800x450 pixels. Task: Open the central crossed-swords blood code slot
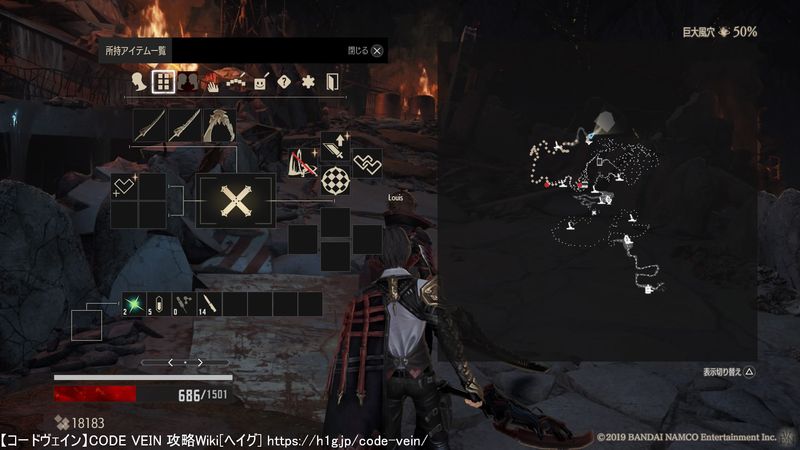[x=236, y=200]
